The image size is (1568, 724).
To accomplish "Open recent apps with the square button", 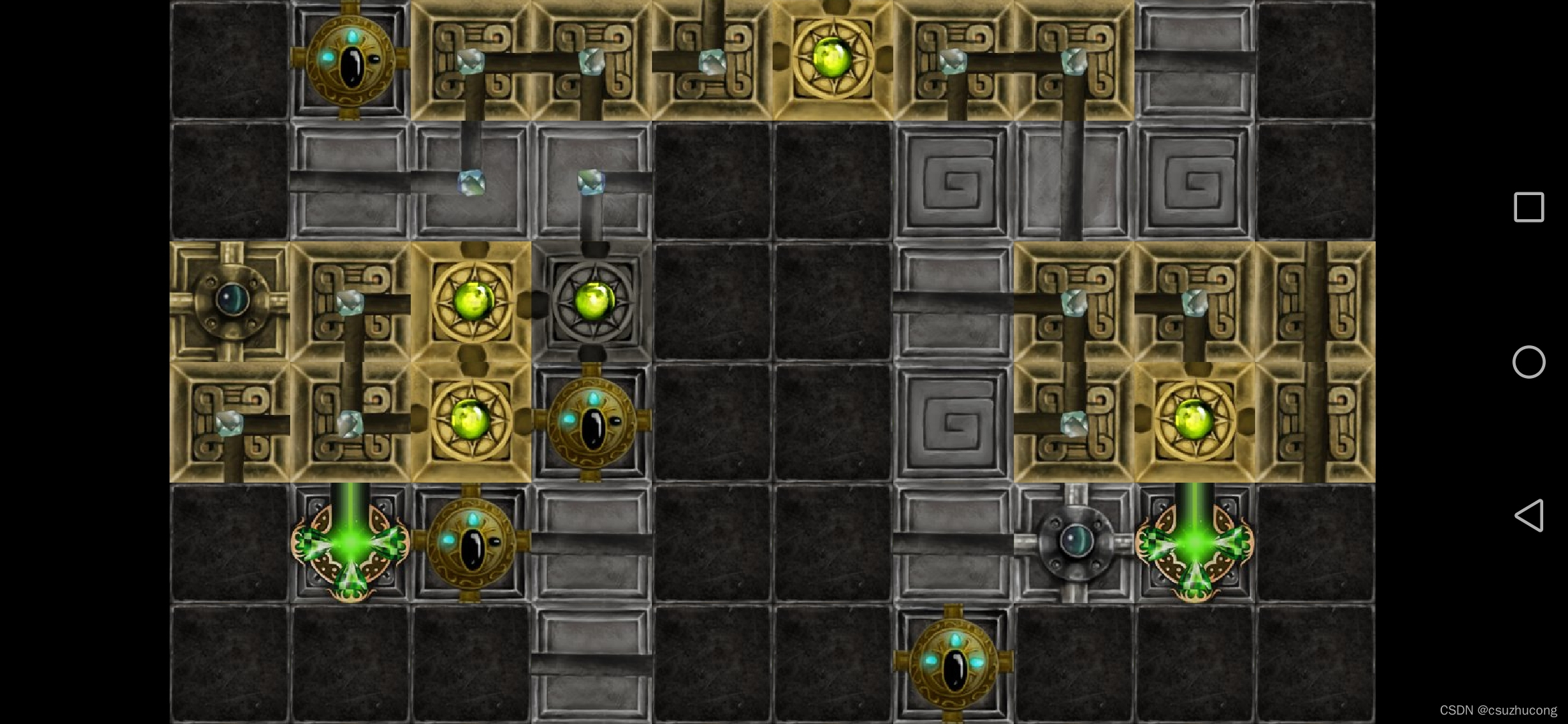I will click(1528, 207).
